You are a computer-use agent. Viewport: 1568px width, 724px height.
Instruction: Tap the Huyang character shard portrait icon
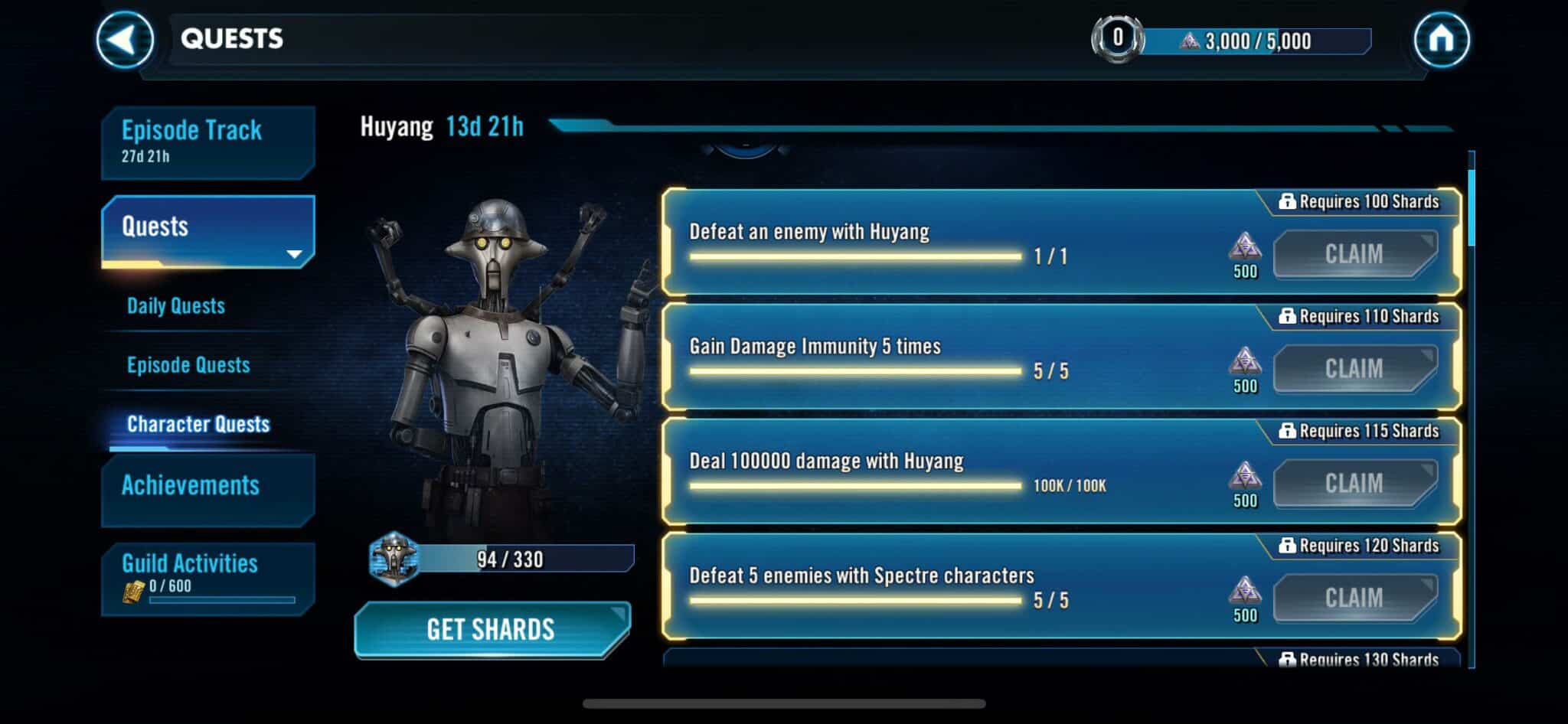click(x=394, y=559)
